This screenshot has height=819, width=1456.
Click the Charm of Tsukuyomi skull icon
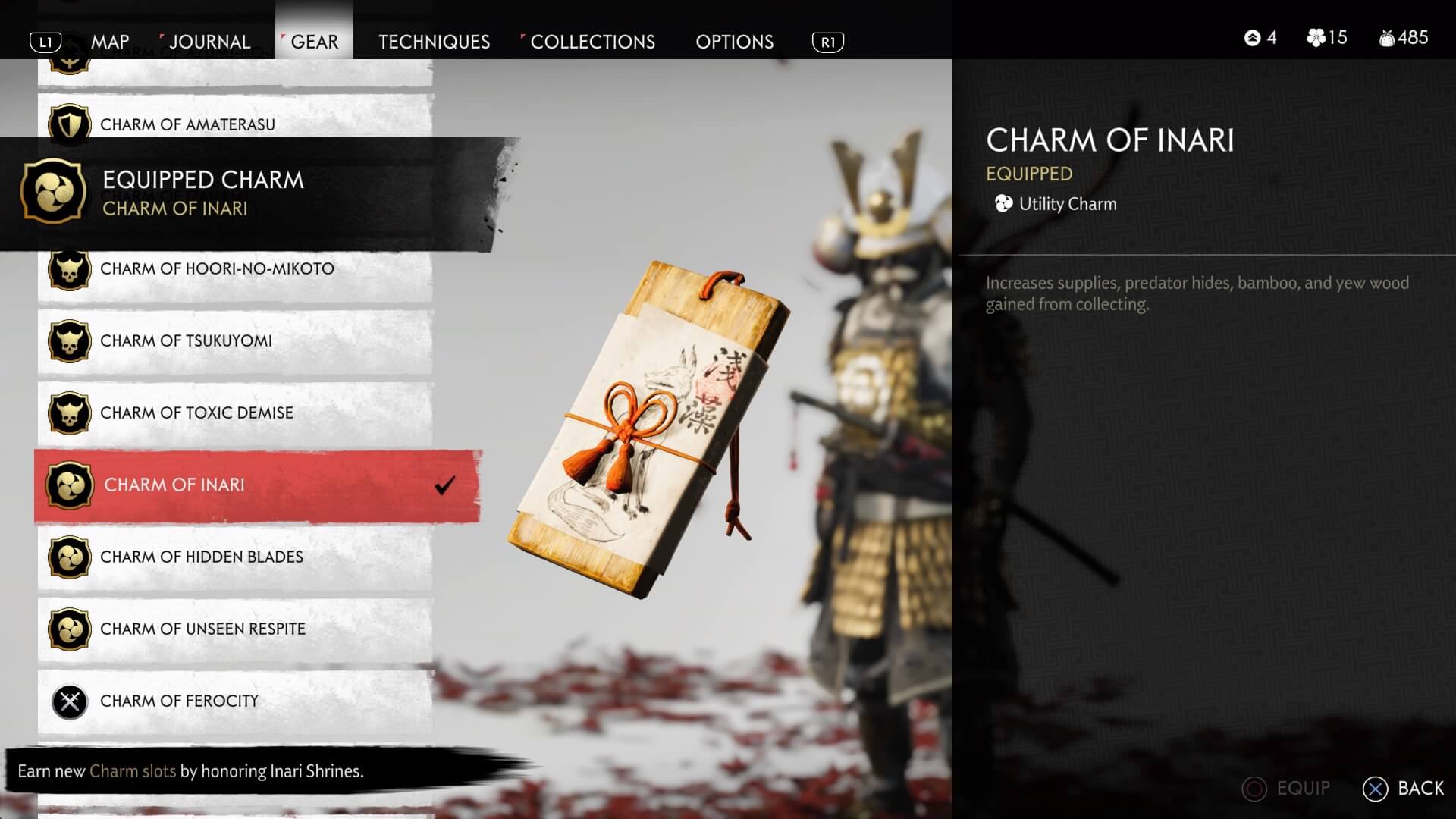point(69,340)
